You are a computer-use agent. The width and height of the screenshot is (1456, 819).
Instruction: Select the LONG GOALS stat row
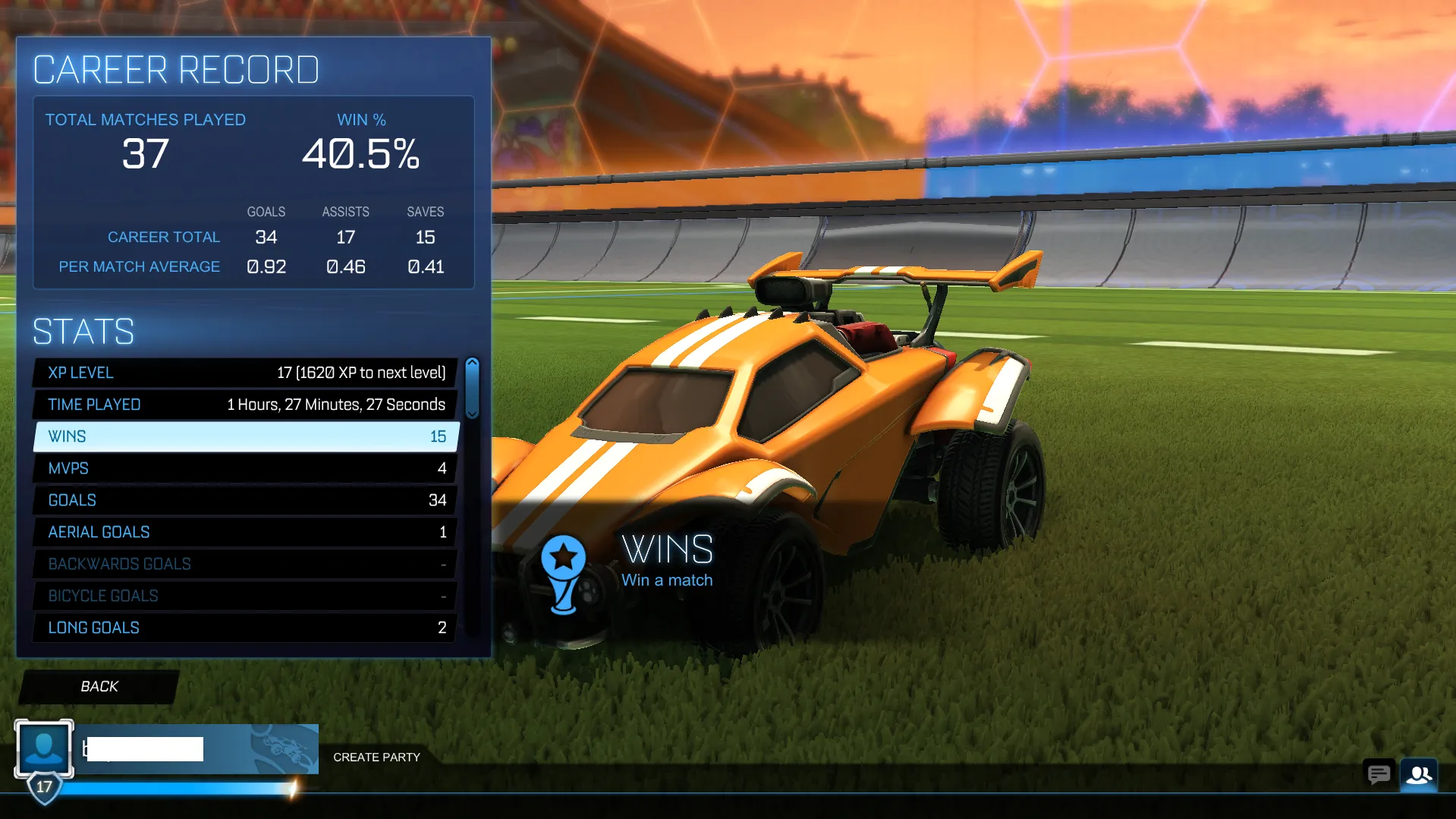pyautogui.click(x=243, y=627)
